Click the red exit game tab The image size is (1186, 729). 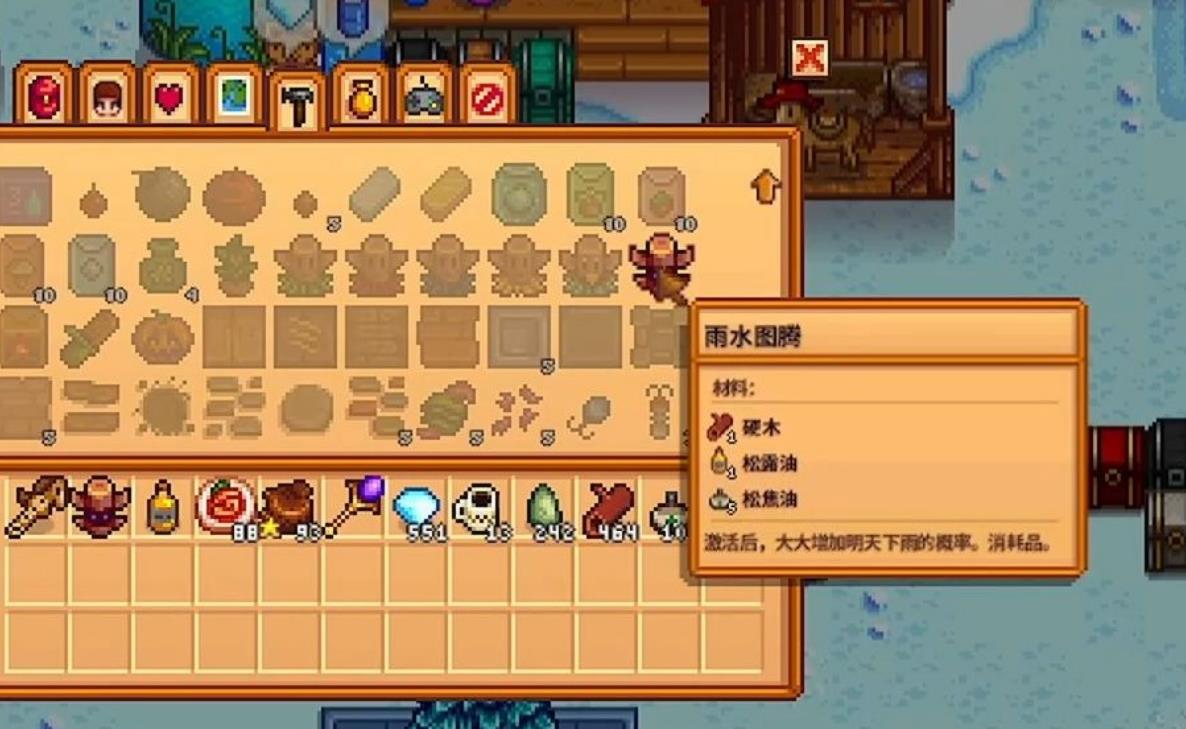(x=487, y=99)
